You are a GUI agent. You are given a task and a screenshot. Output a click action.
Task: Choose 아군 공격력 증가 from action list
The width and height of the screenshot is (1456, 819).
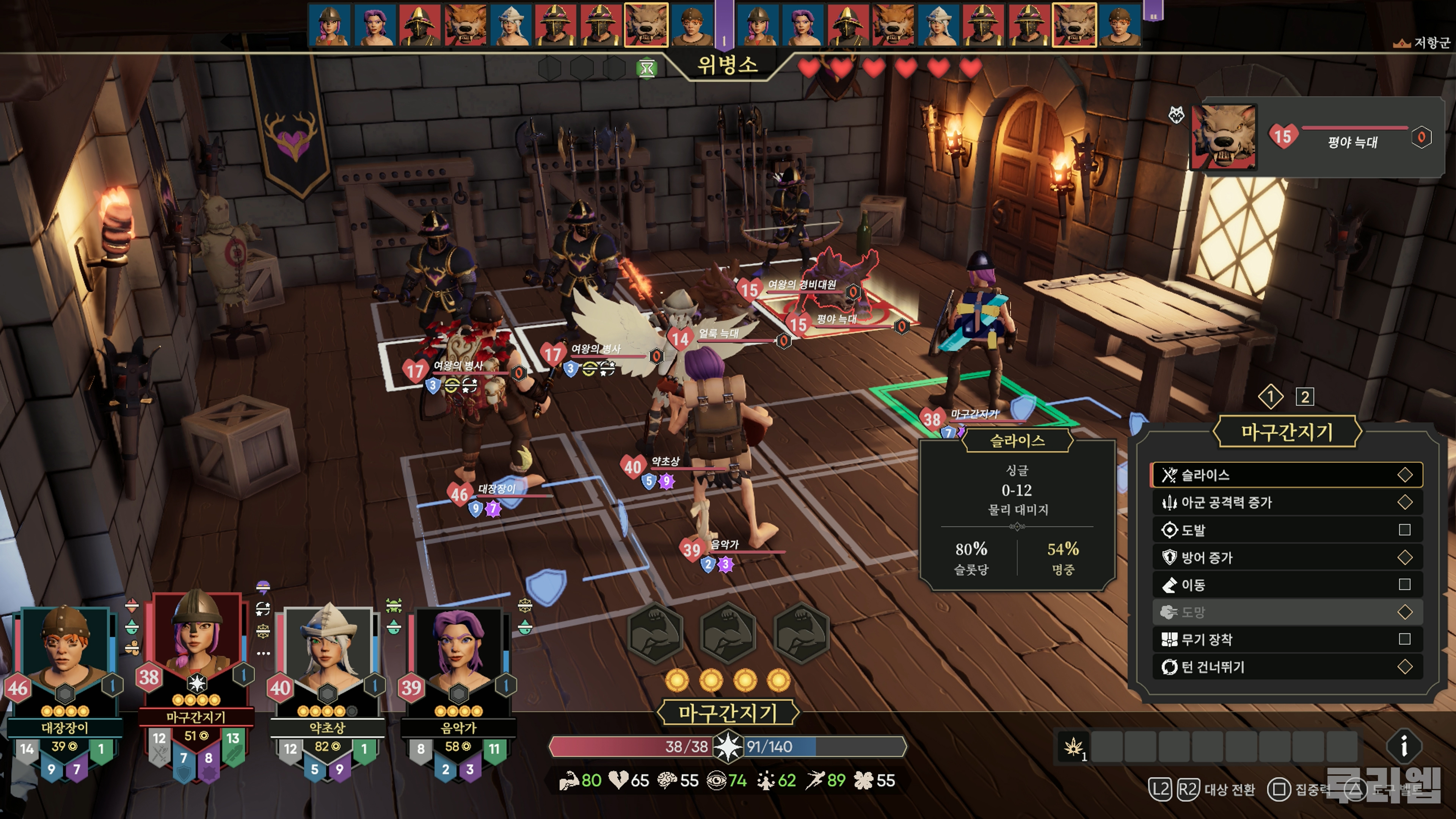(x=1287, y=502)
